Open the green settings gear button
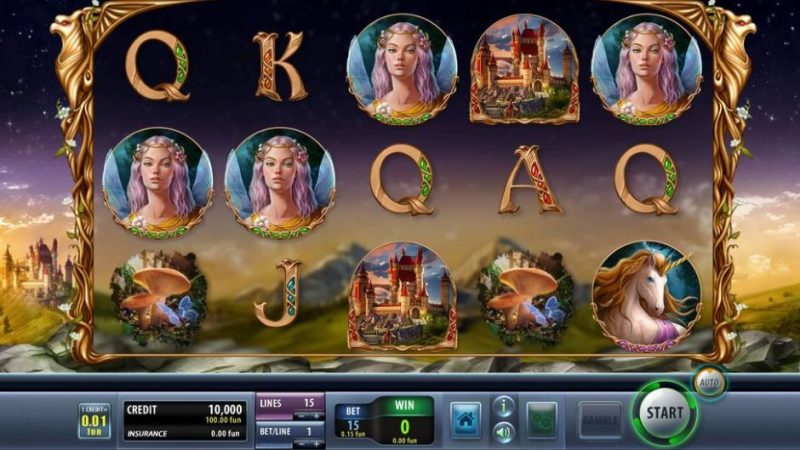The height and width of the screenshot is (450, 800). pyautogui.click(x=542, y=418)
